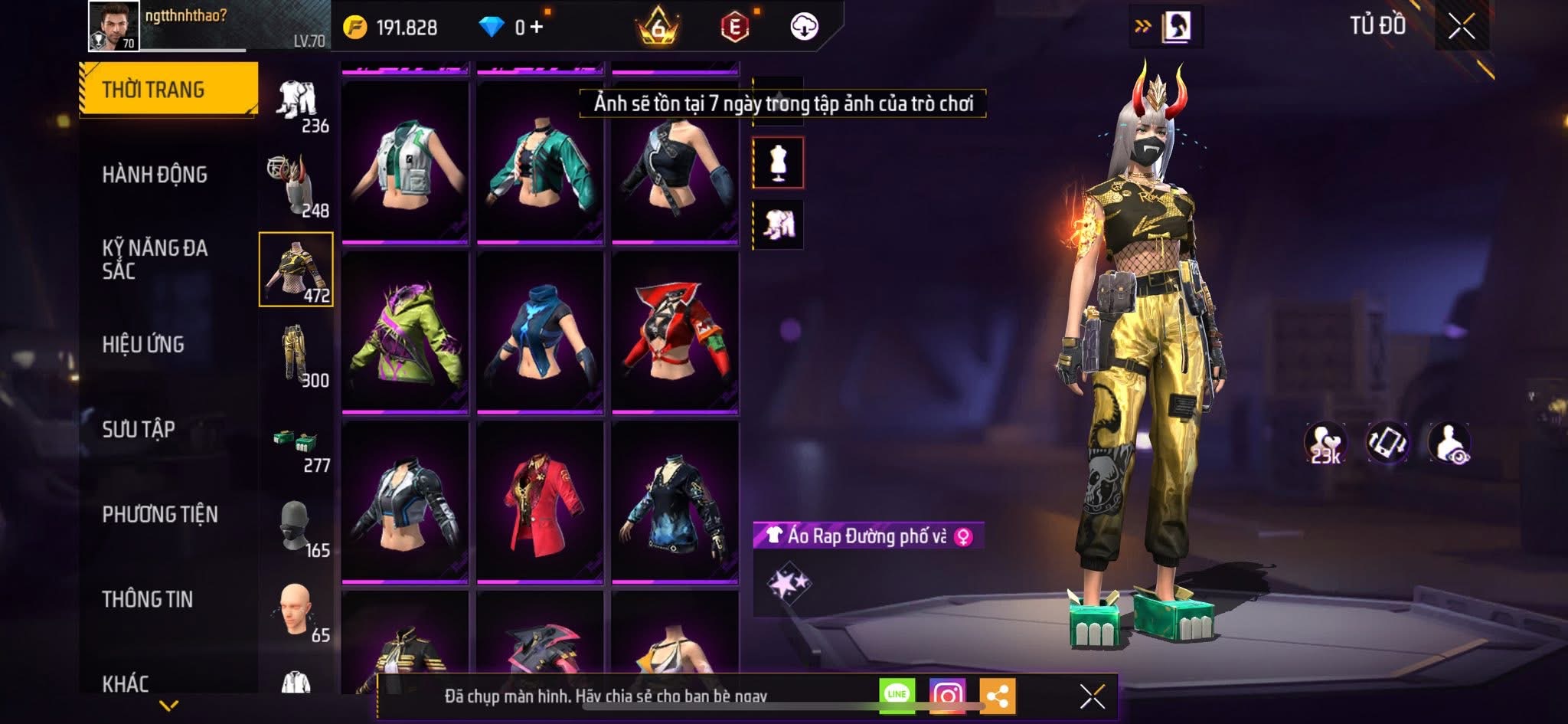Select the red blazer top

click(x=540, y=503)
